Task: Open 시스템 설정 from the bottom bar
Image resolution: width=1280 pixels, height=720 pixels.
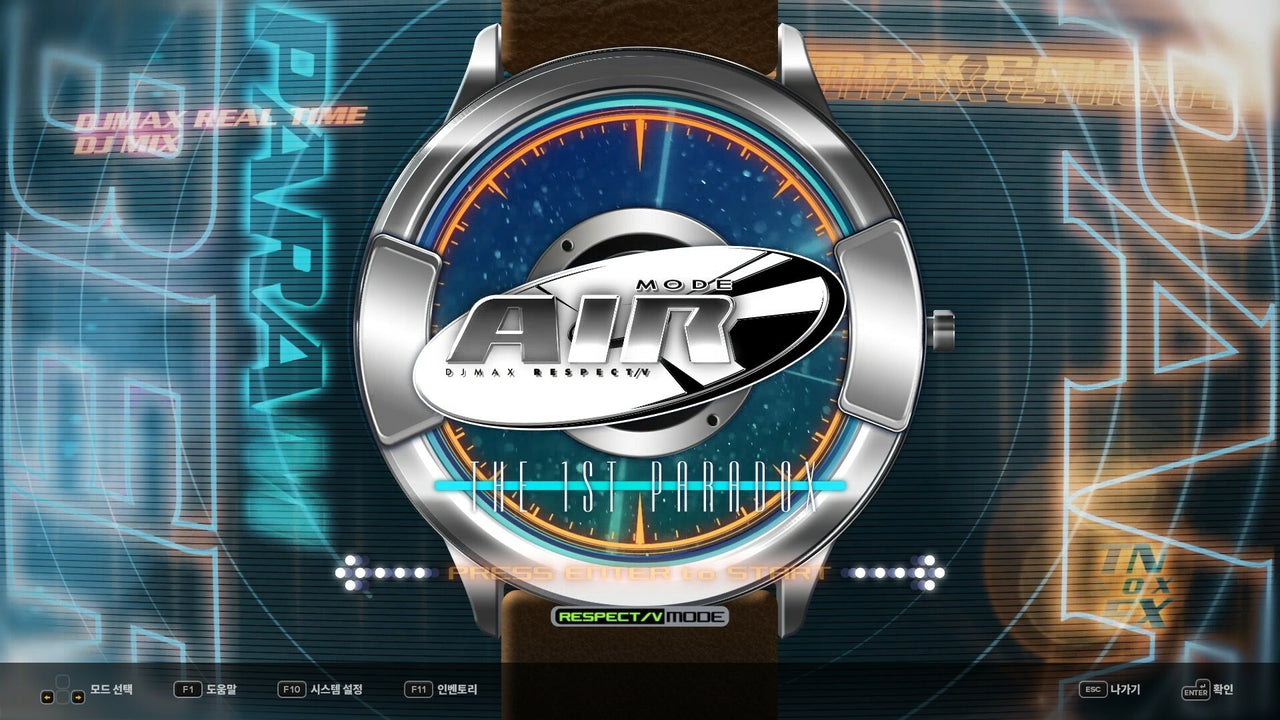Action: point(335,690)
